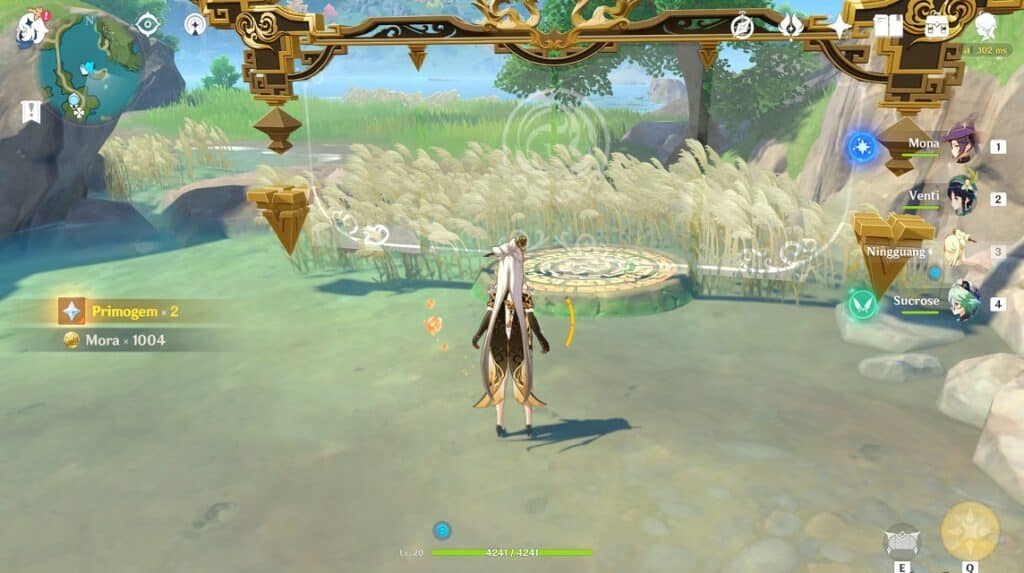This screenshot has height=573, width=1024.
Task: Open the adventurer handbook book icon
Action: coord(888,26)
